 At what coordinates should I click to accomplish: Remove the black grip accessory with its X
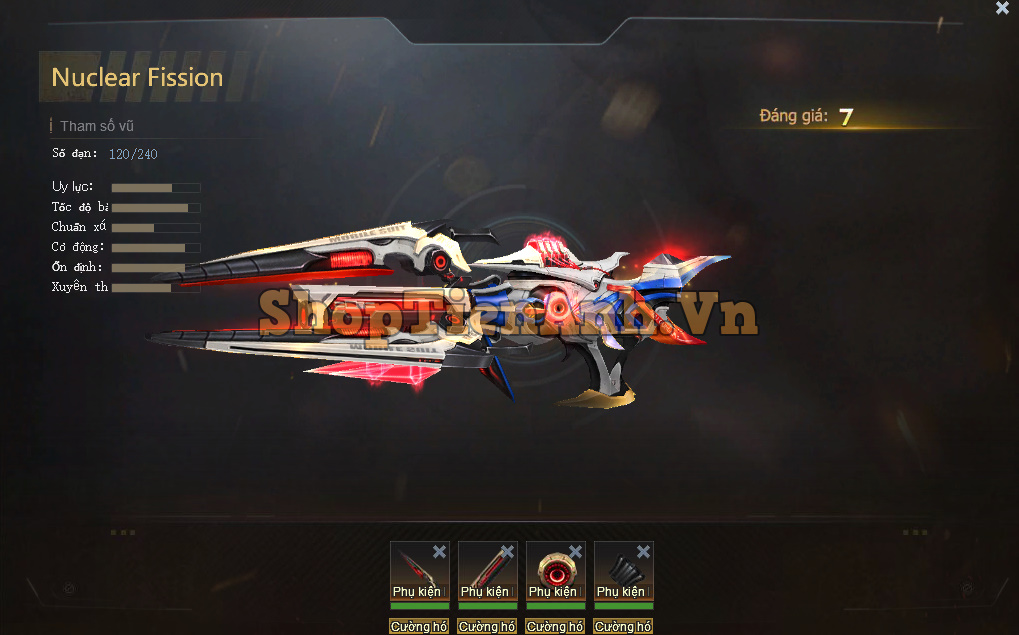pos(643,552)
